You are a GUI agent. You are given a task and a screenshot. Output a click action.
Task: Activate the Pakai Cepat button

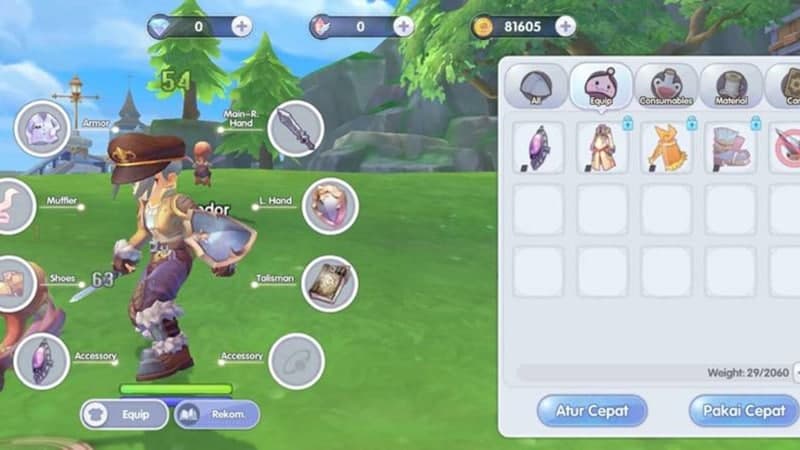pyautogui.click(x=742, y=411)
